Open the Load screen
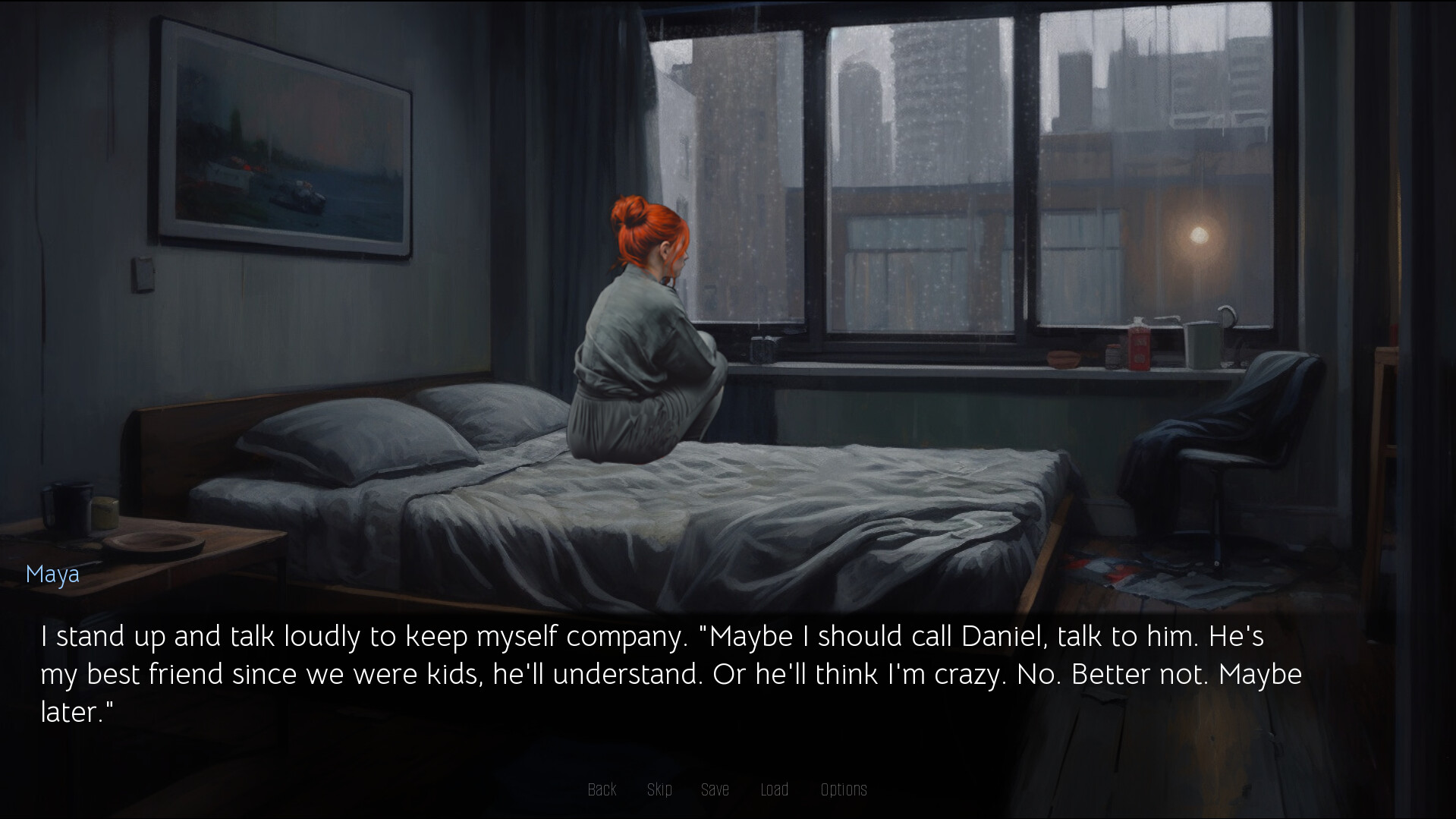Image resolution: width=1456 pixels, height=819 pixels. 775,789
